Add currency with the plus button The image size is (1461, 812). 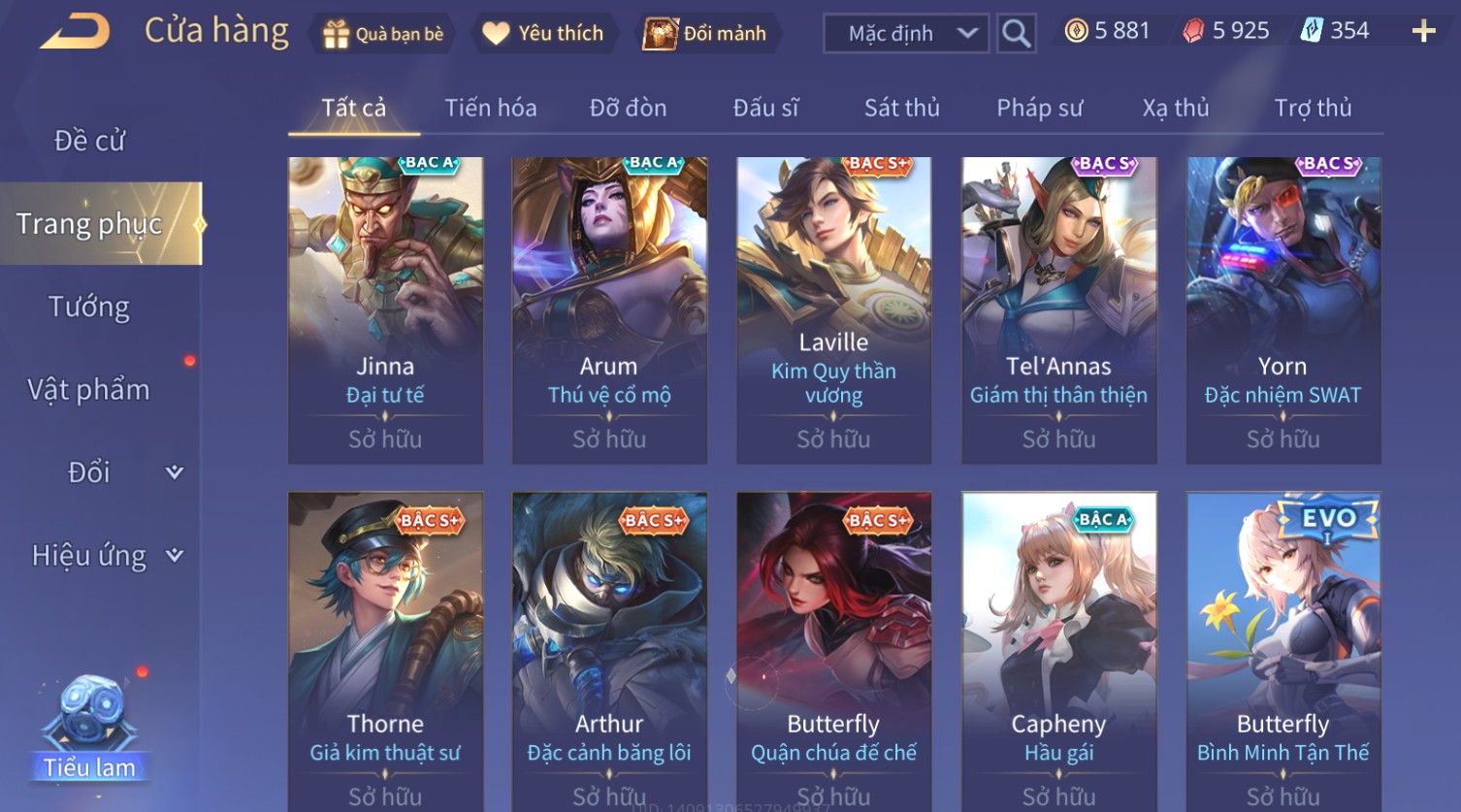1423,32
